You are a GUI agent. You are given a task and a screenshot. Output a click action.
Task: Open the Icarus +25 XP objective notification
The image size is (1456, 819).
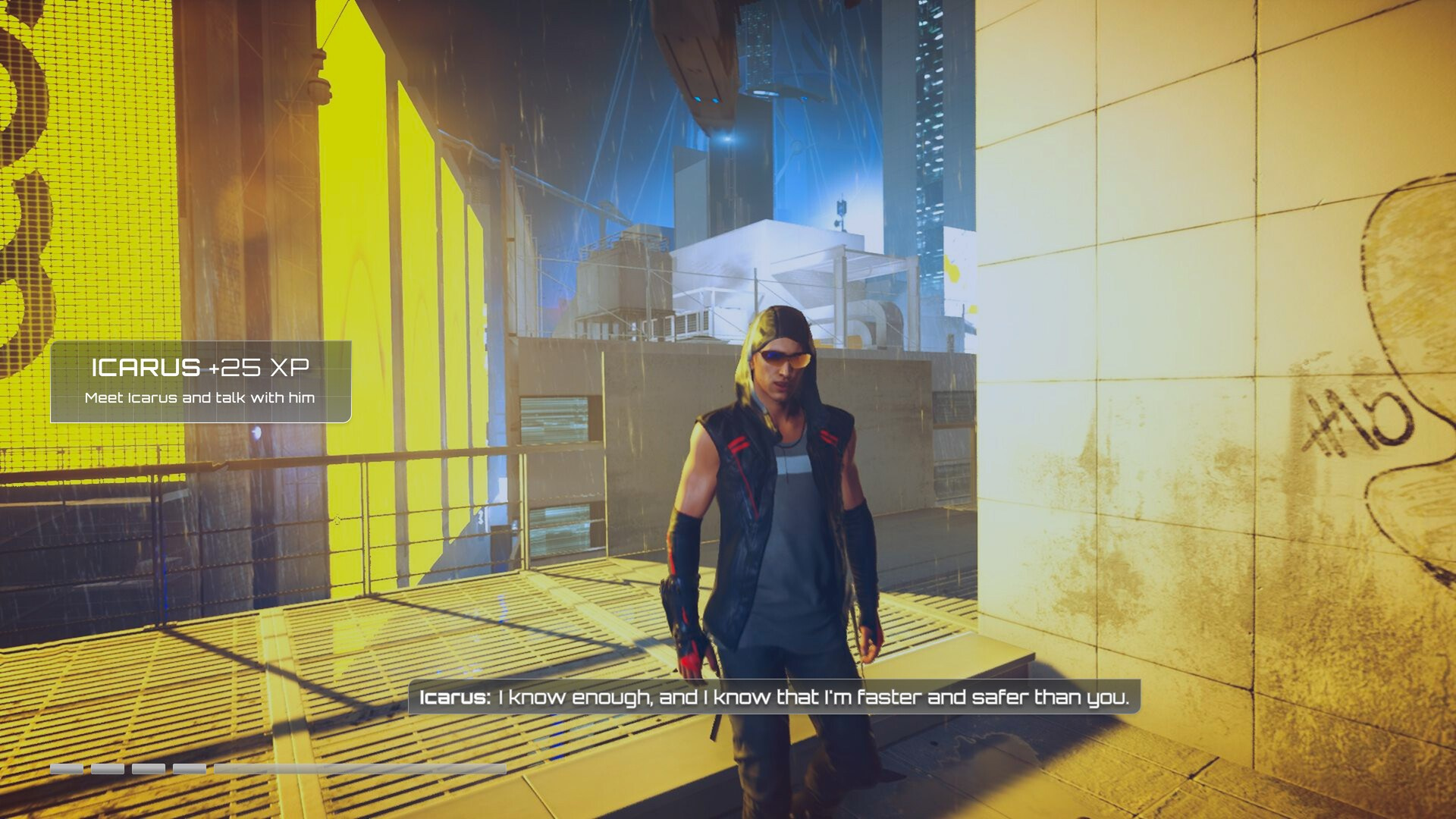[x=200, y=381]
